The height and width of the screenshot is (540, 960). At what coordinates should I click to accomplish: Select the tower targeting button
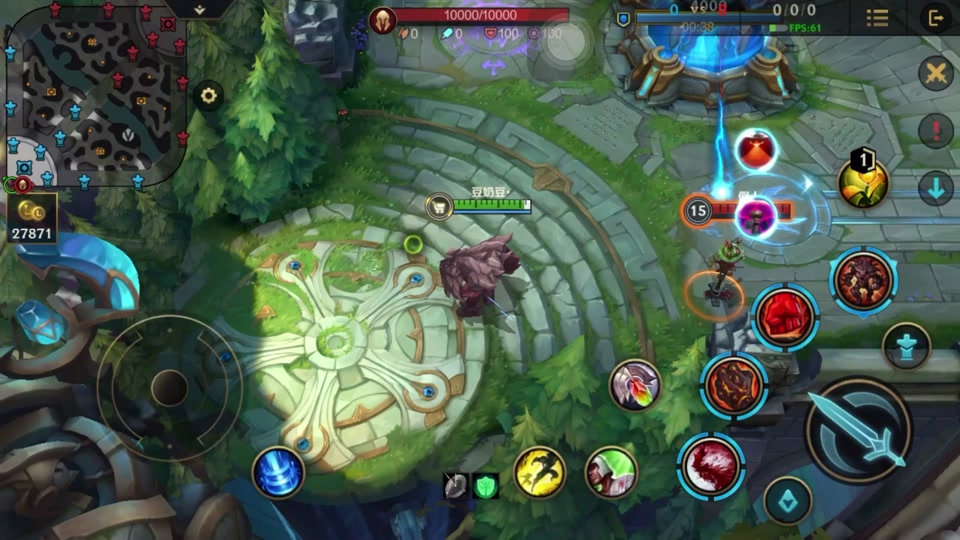click(x=906, y=346)
